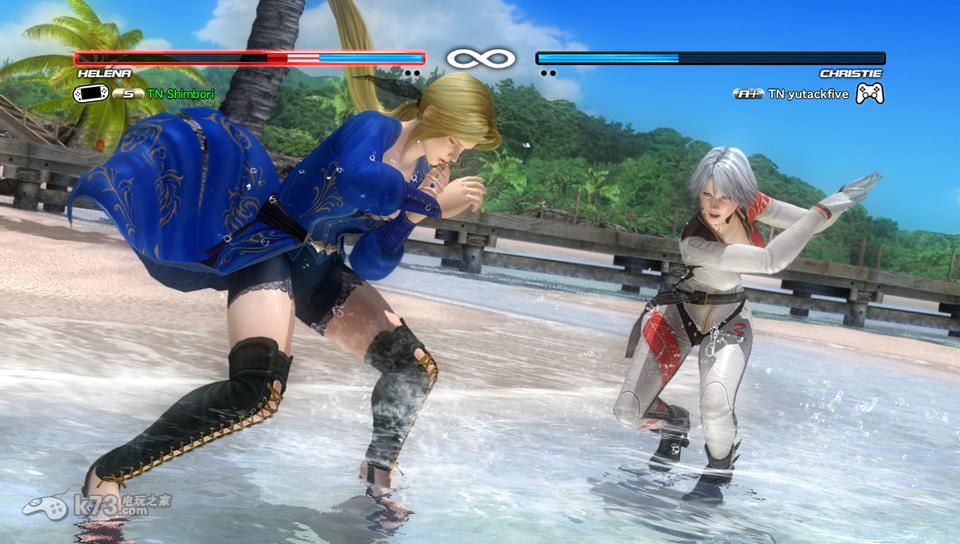Select the white gamepad icon beside yutackfive
Image resolution: width=960 pixels, height=544 pixels.
[869, 93]
